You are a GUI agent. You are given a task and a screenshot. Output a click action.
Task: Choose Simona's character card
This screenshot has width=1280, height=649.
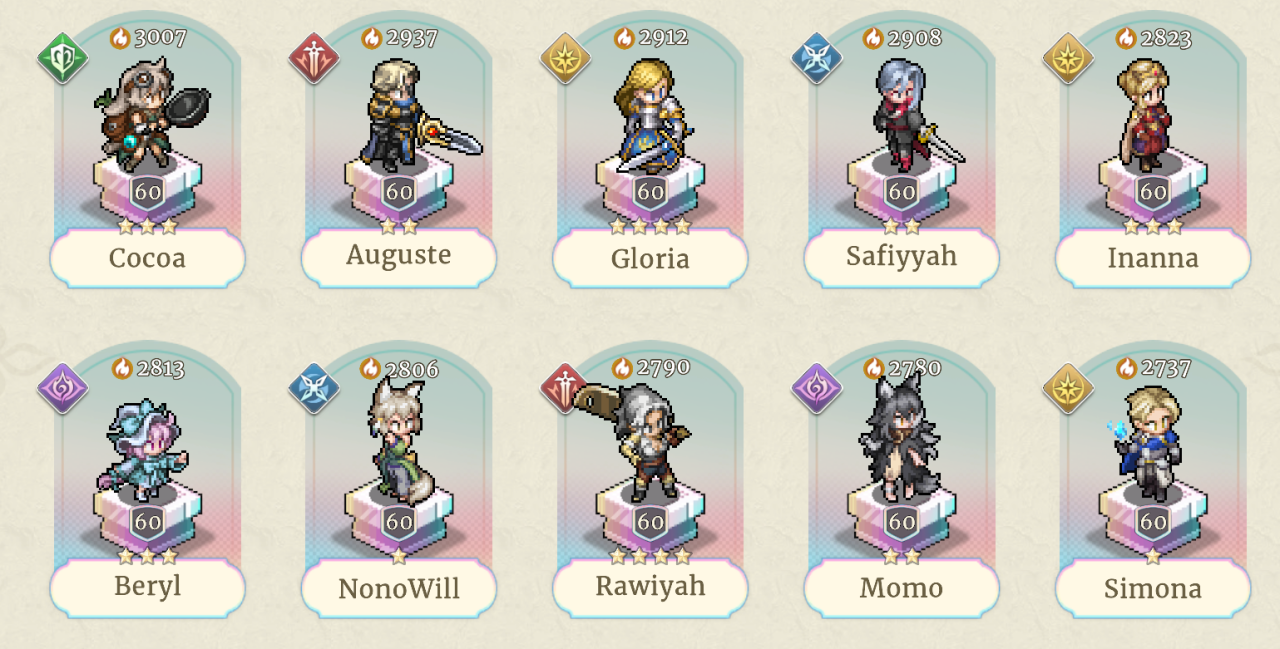[x=1153, y=480]
